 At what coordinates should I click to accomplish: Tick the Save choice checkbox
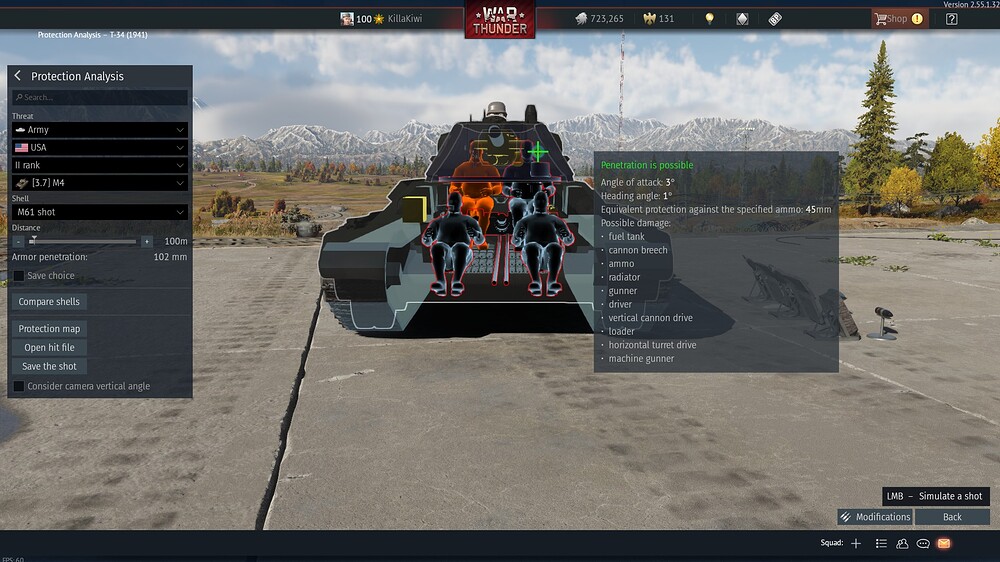click(x=19, y=276)
